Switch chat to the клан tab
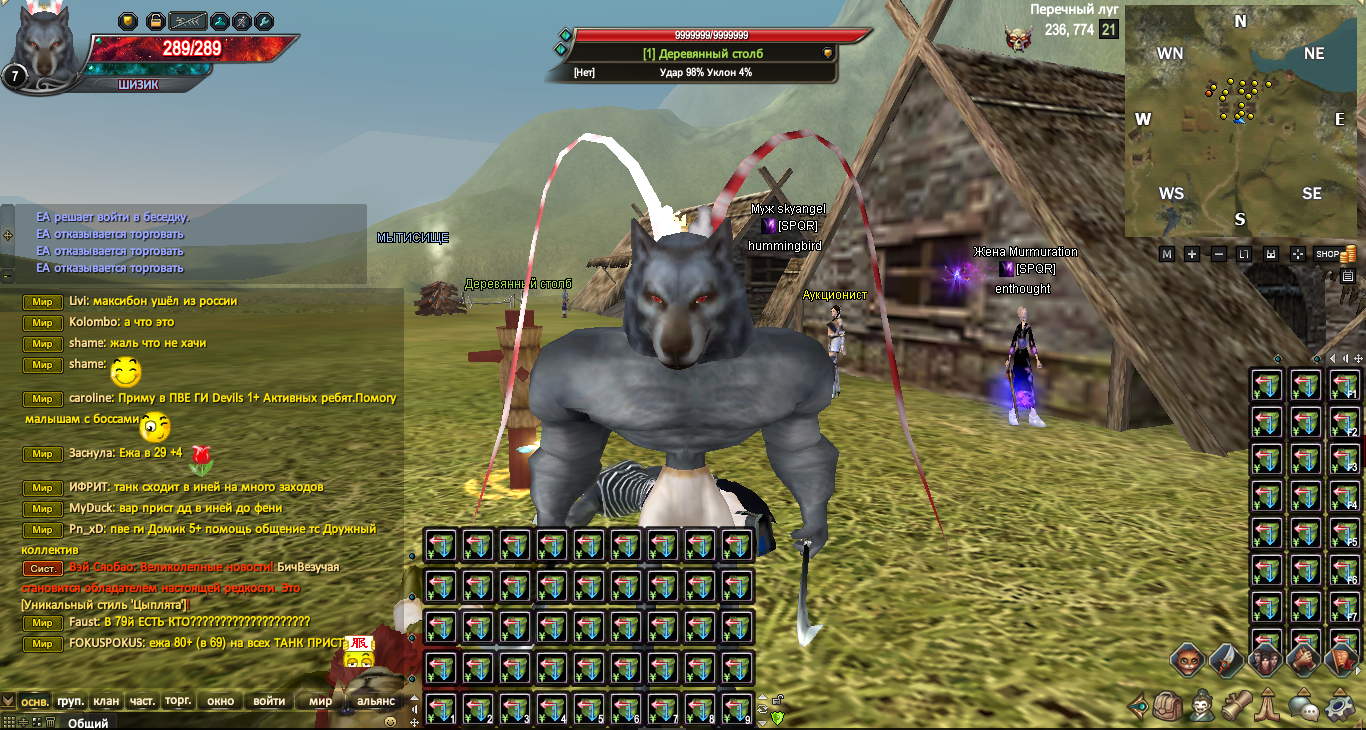The image size is (1366, 730). [107, 701]
